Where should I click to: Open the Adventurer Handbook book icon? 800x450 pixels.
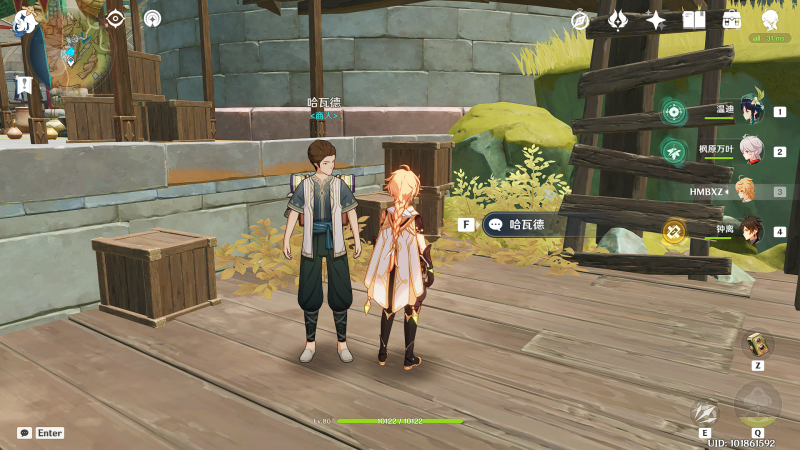(x=694, y=20)
